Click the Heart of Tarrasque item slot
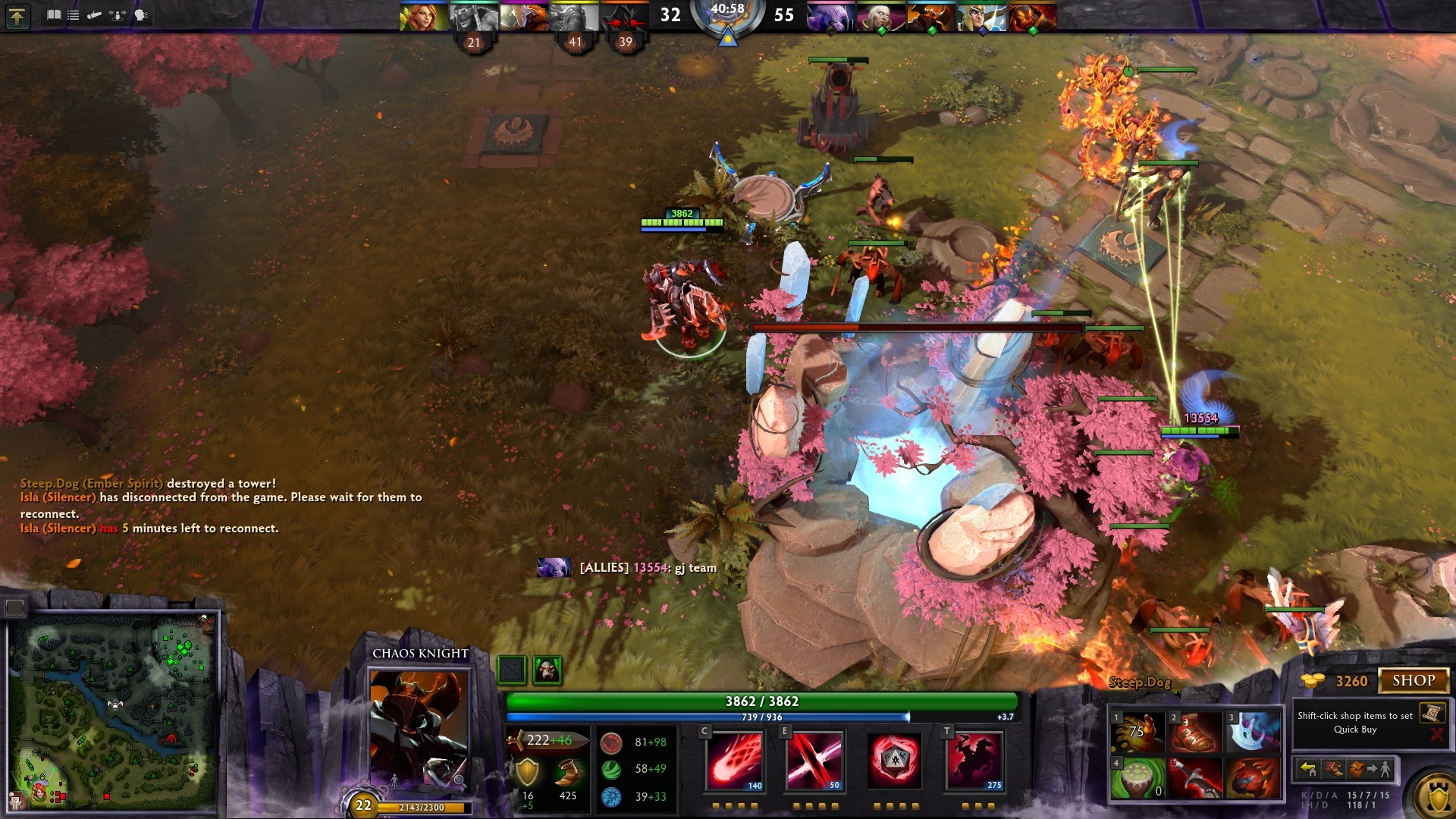Screen dimensions: 1456x819 (x=1253, y=779)
